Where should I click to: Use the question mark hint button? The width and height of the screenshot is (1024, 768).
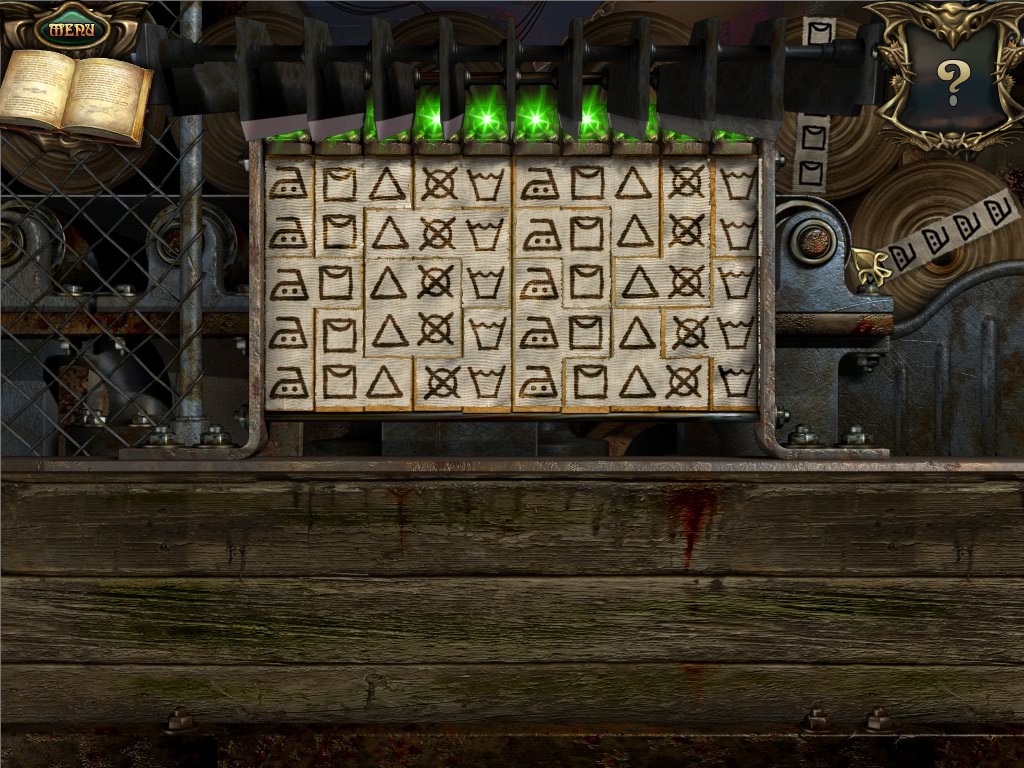tap(952, 81)
